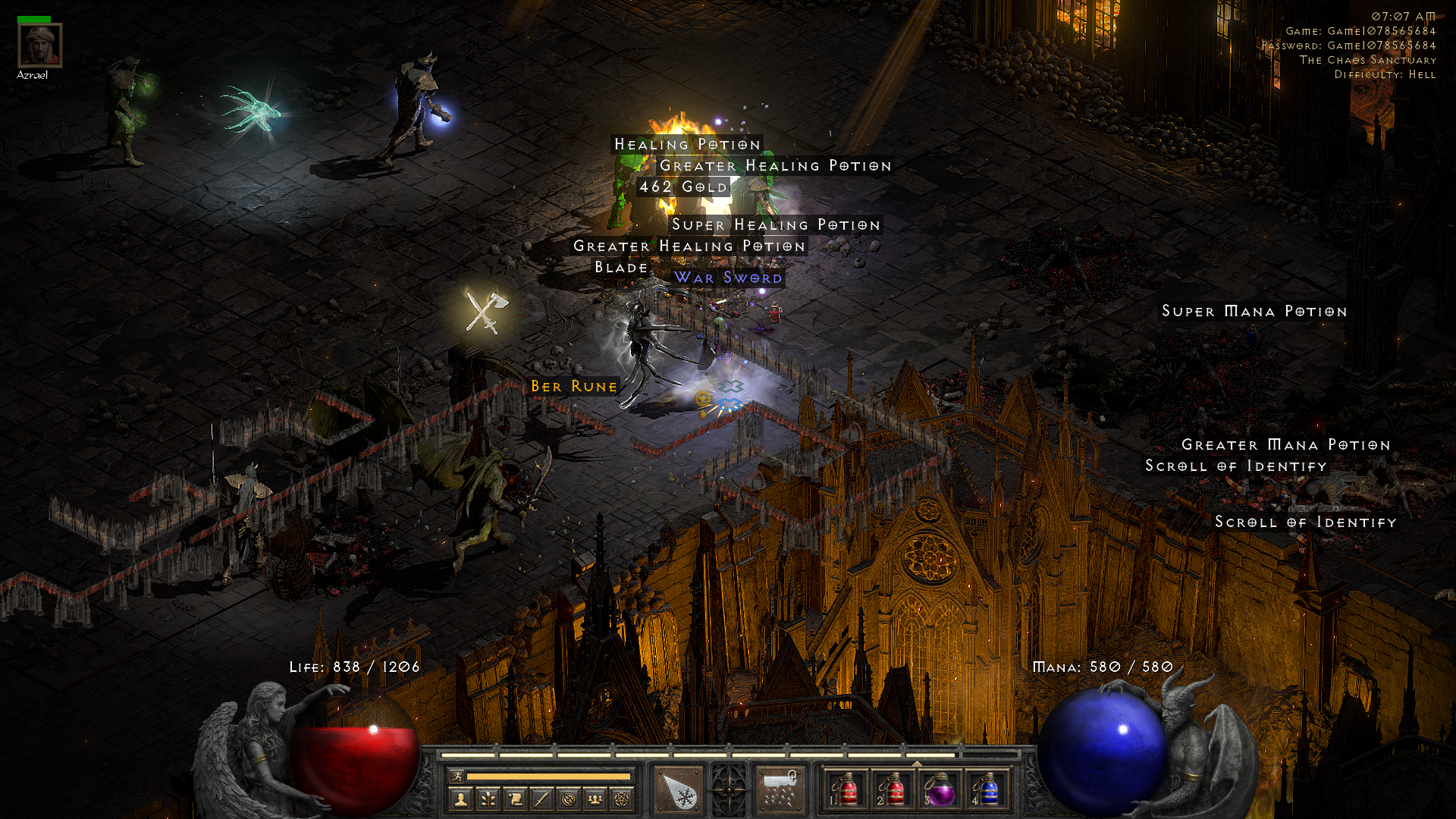The height and width of the screenshot is (819, 1456).
Task: Toggle the run/walk button
Action: [457, 776]
